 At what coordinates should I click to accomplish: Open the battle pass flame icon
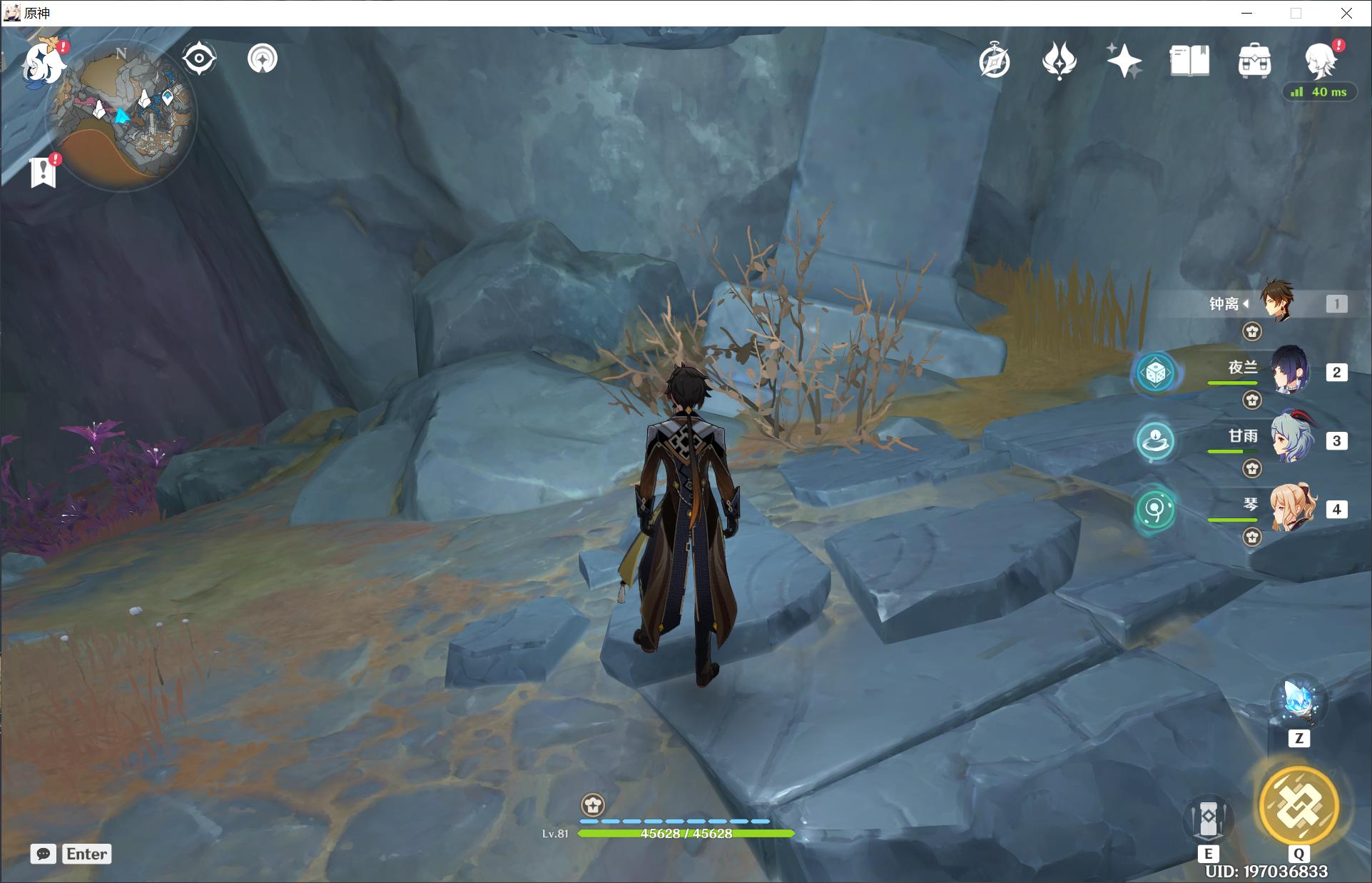point(1060,61)
